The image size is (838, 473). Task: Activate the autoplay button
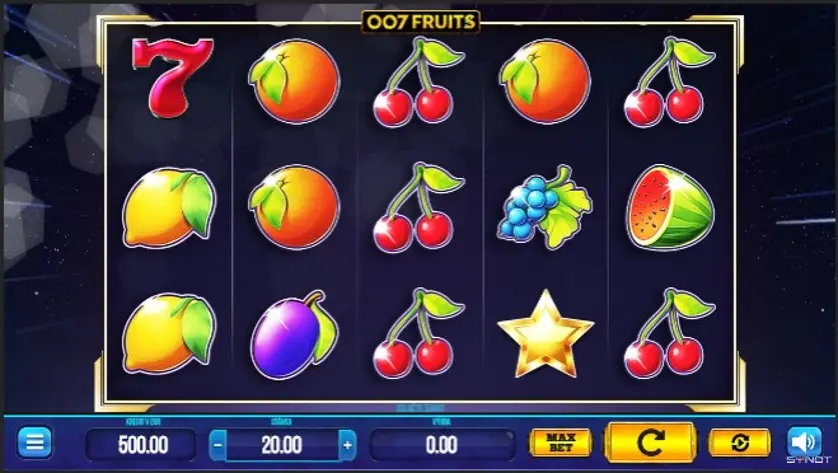739,443
